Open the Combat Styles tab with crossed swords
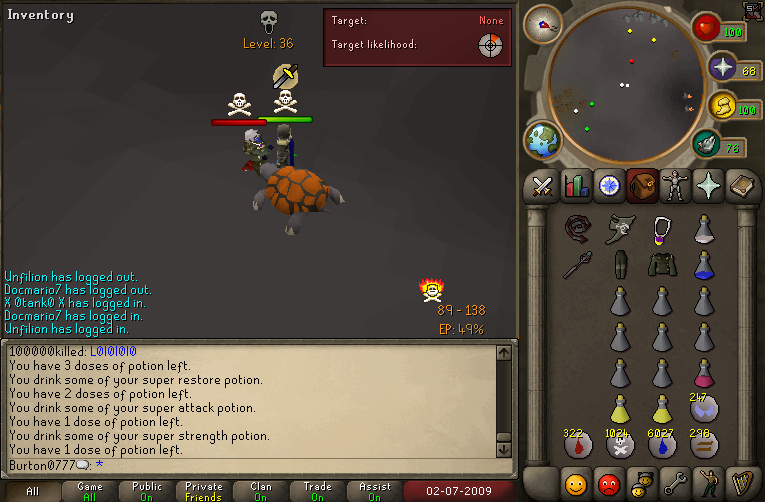This screenshot has width=765, height=502. click(x=543, y=186)
